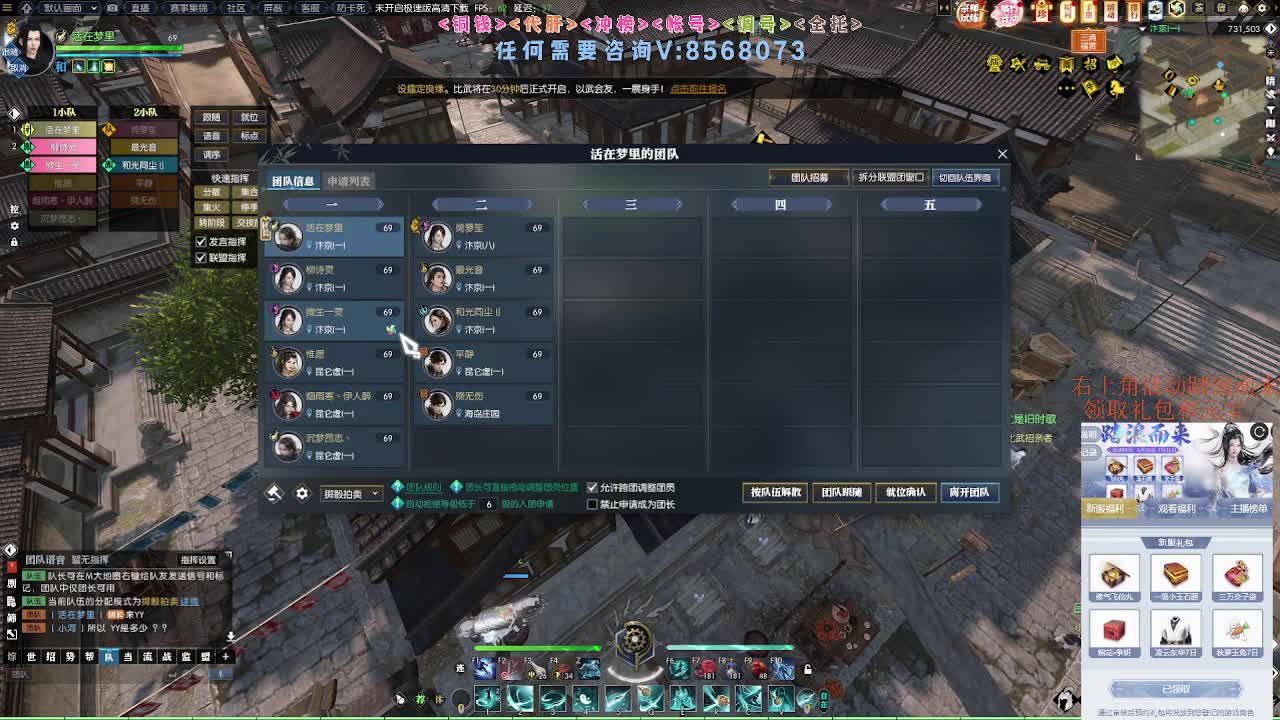Open the 掷骰拍卖 loot mode dropdown
Image resolution: width=1280 pixels, height=720 pixels.
350,492
